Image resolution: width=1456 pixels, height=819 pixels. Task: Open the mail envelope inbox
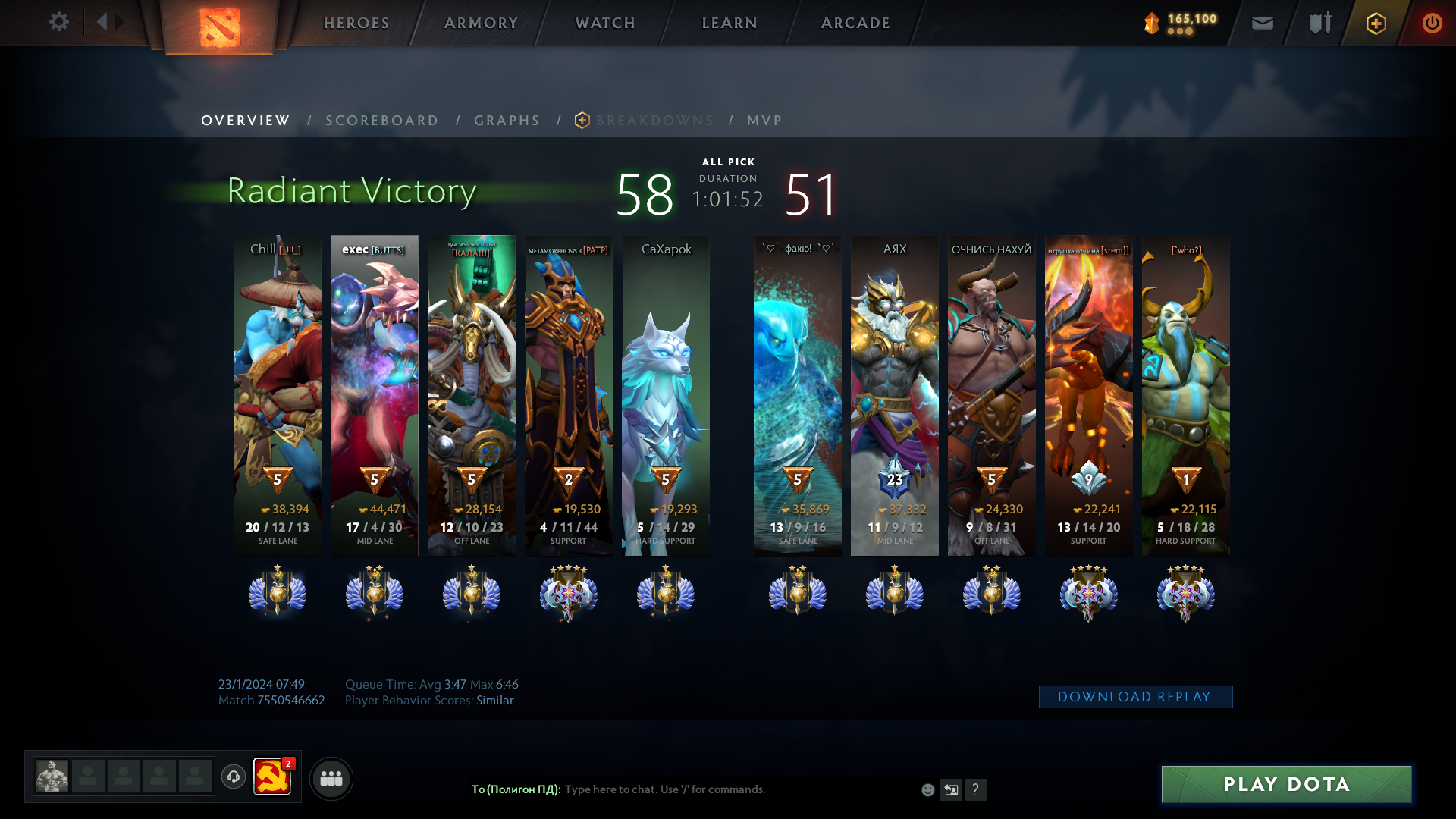click(x=1262, y=24)
